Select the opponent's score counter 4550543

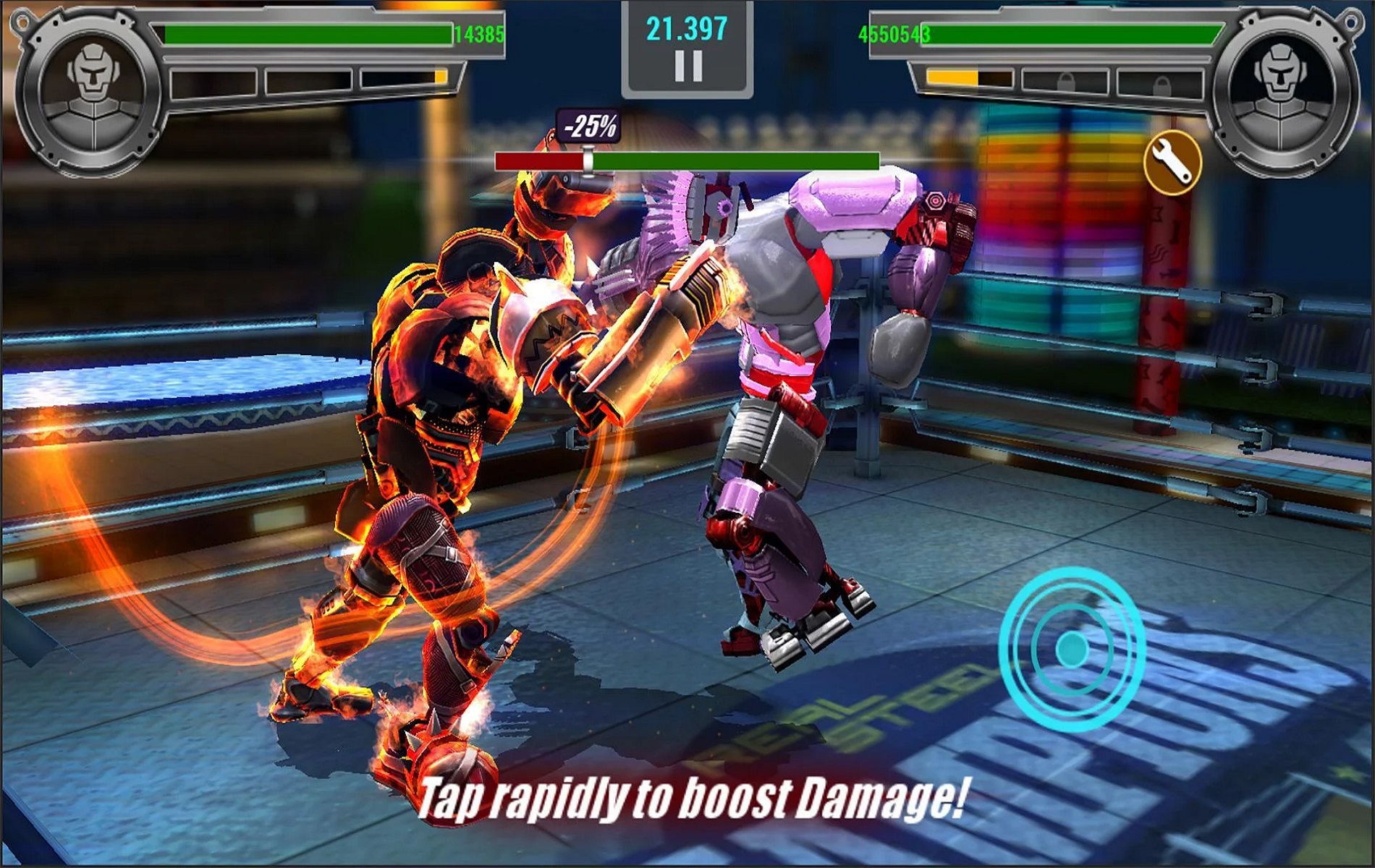click(x=894, y=33)
